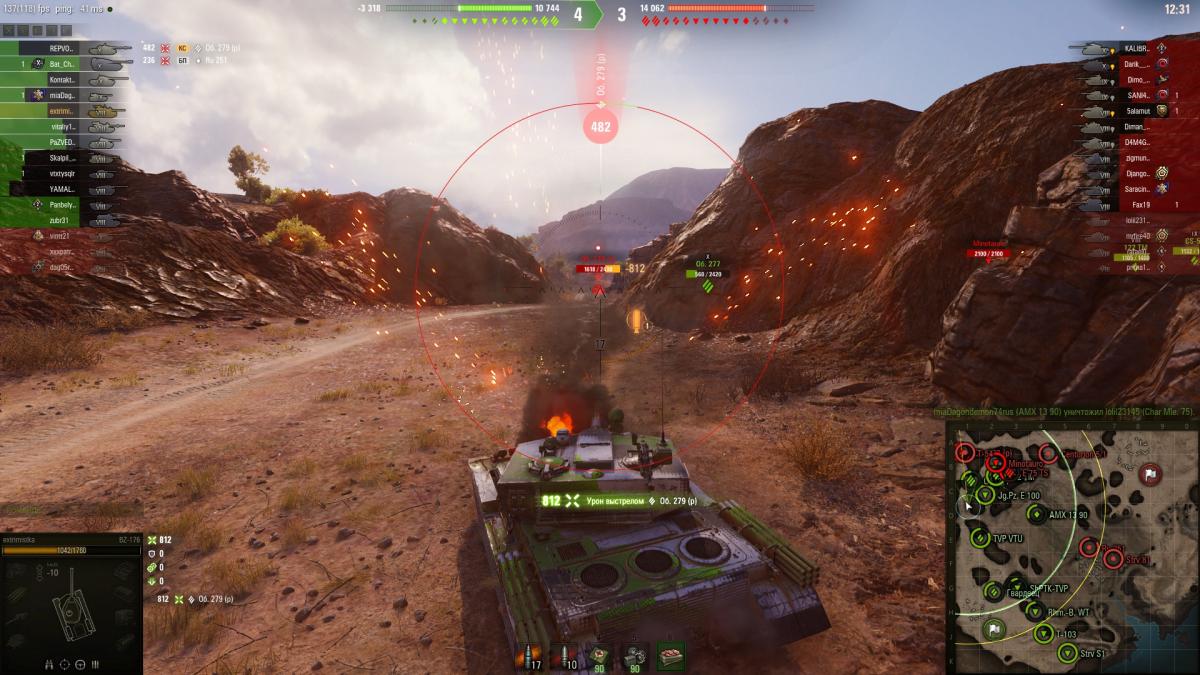
Task: Click the TVP VTU ally marker on minimap
Action: pos(980,537)
